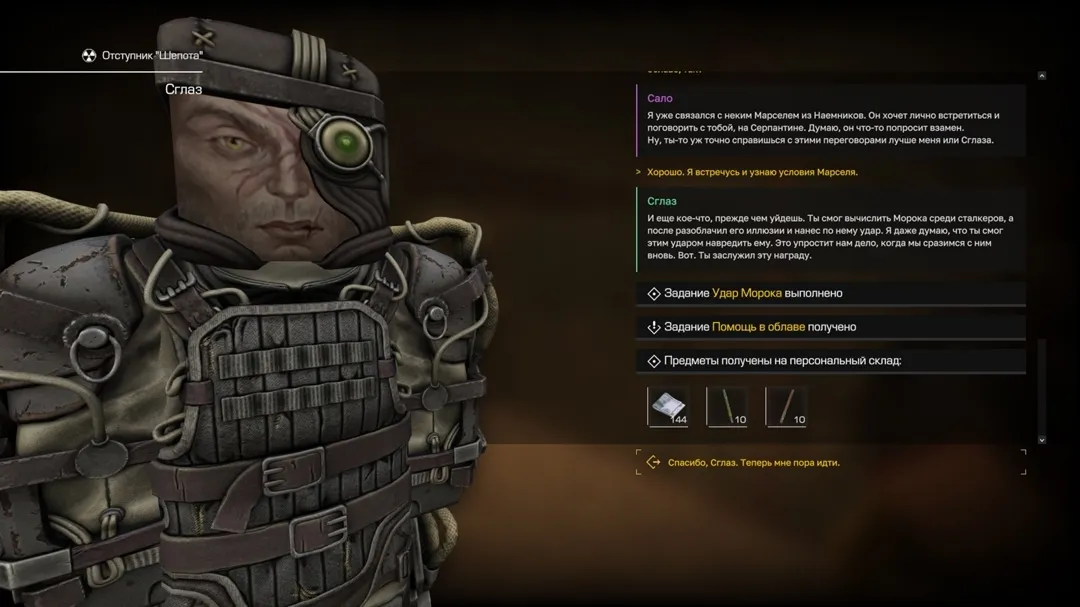Screen dimensions: 1080x607
Task: Select the banknotes reward item with 144
Action: (x=668, y=406)
